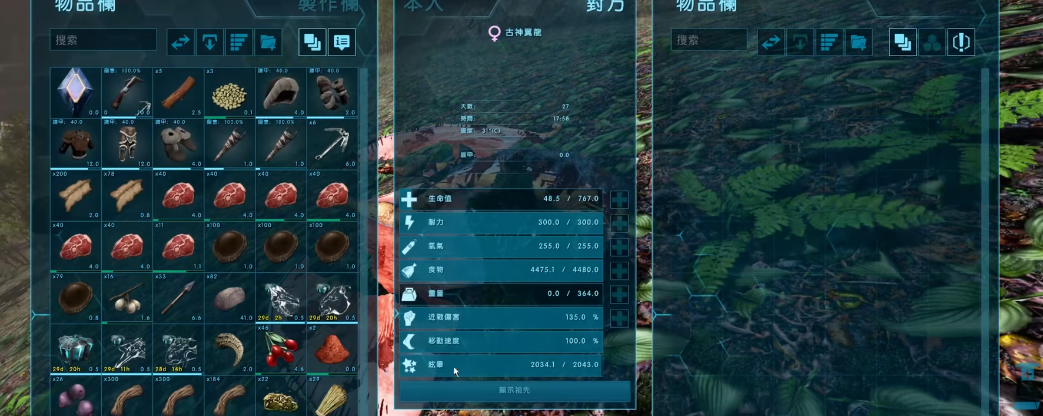This screenshot has height=416, width=1043.
Task: Sort the left inventory items
Action: (x=238, y=42)
